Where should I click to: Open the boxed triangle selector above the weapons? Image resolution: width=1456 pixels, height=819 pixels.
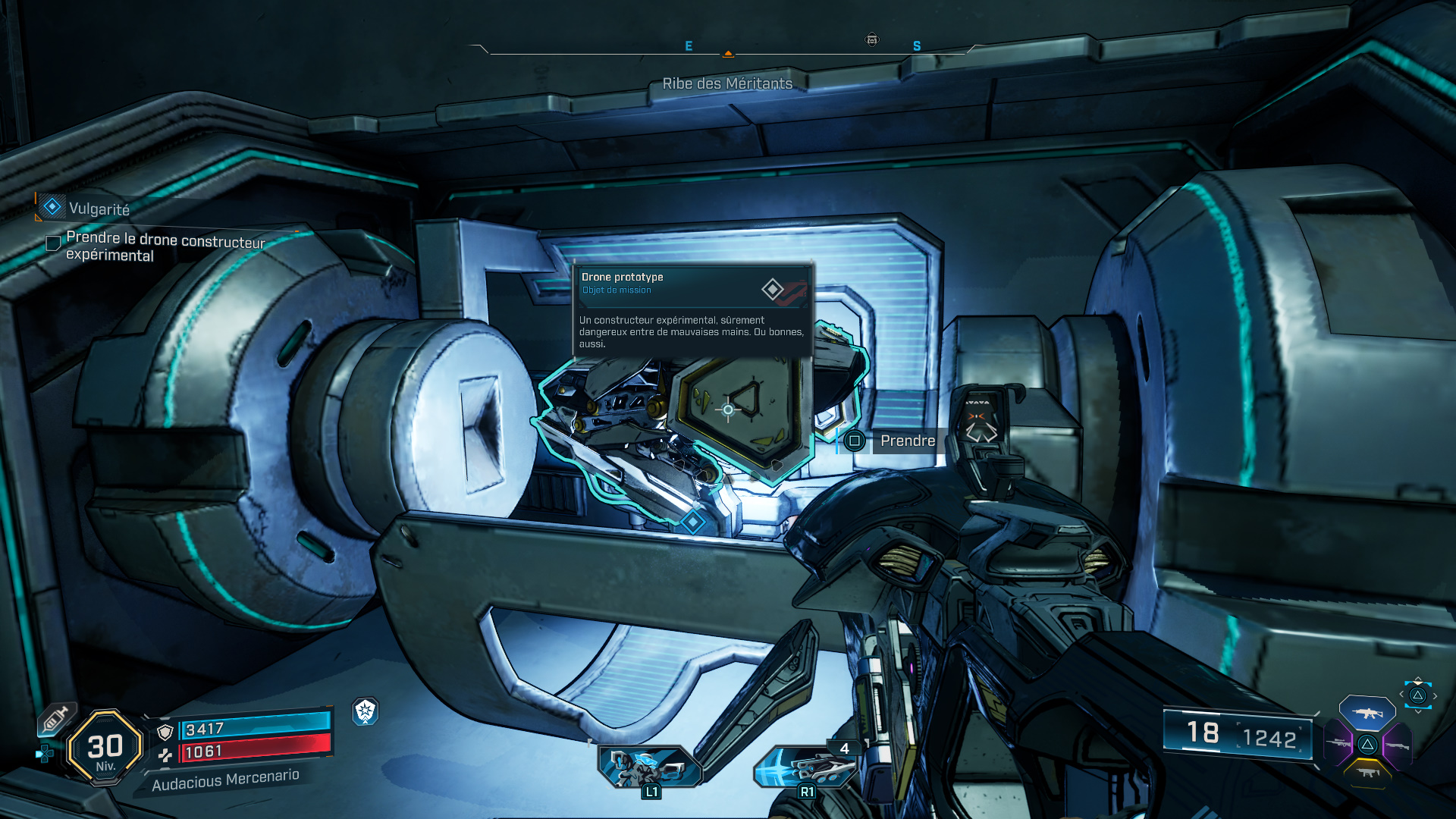point(1417,695)
